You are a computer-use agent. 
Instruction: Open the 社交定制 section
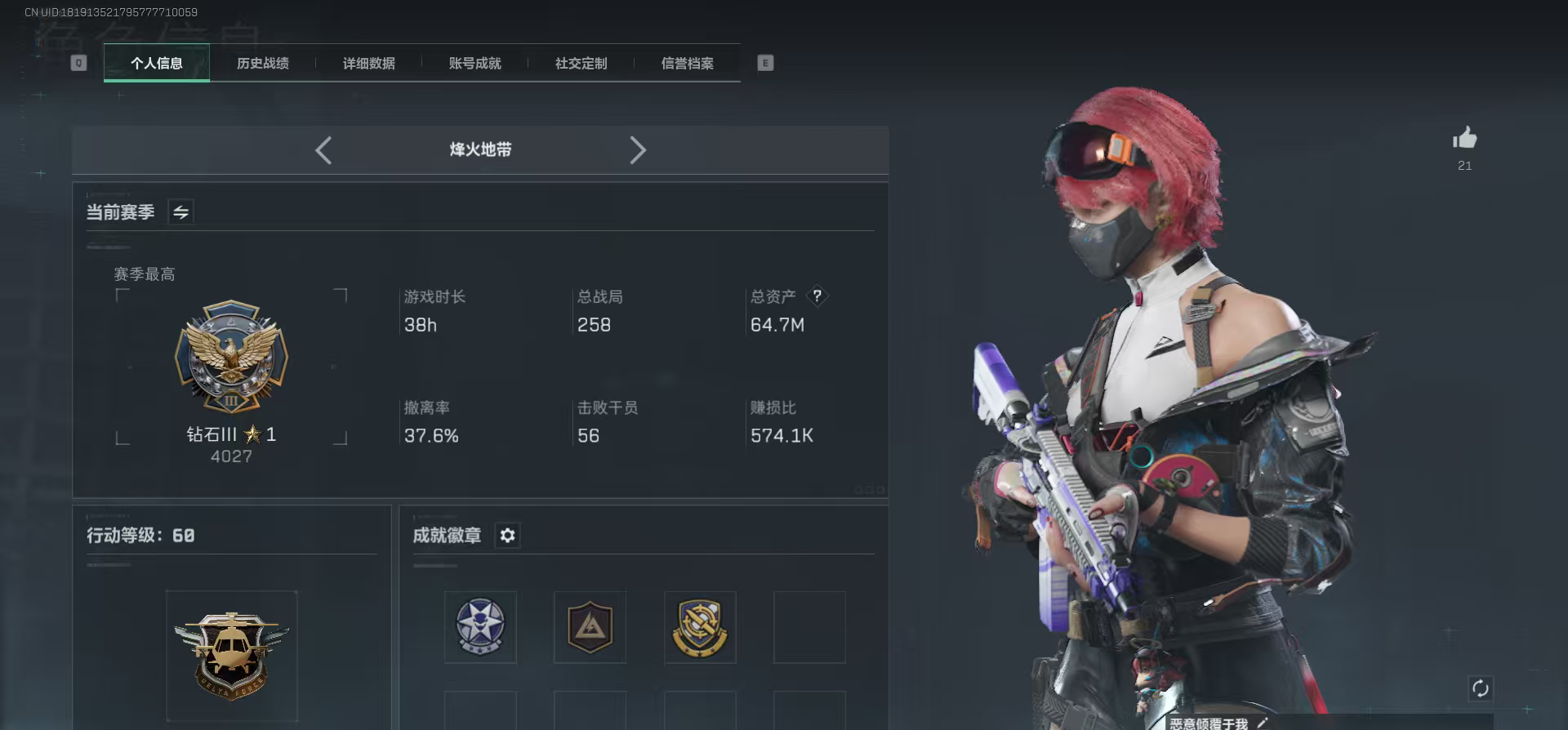coord(581,63)
